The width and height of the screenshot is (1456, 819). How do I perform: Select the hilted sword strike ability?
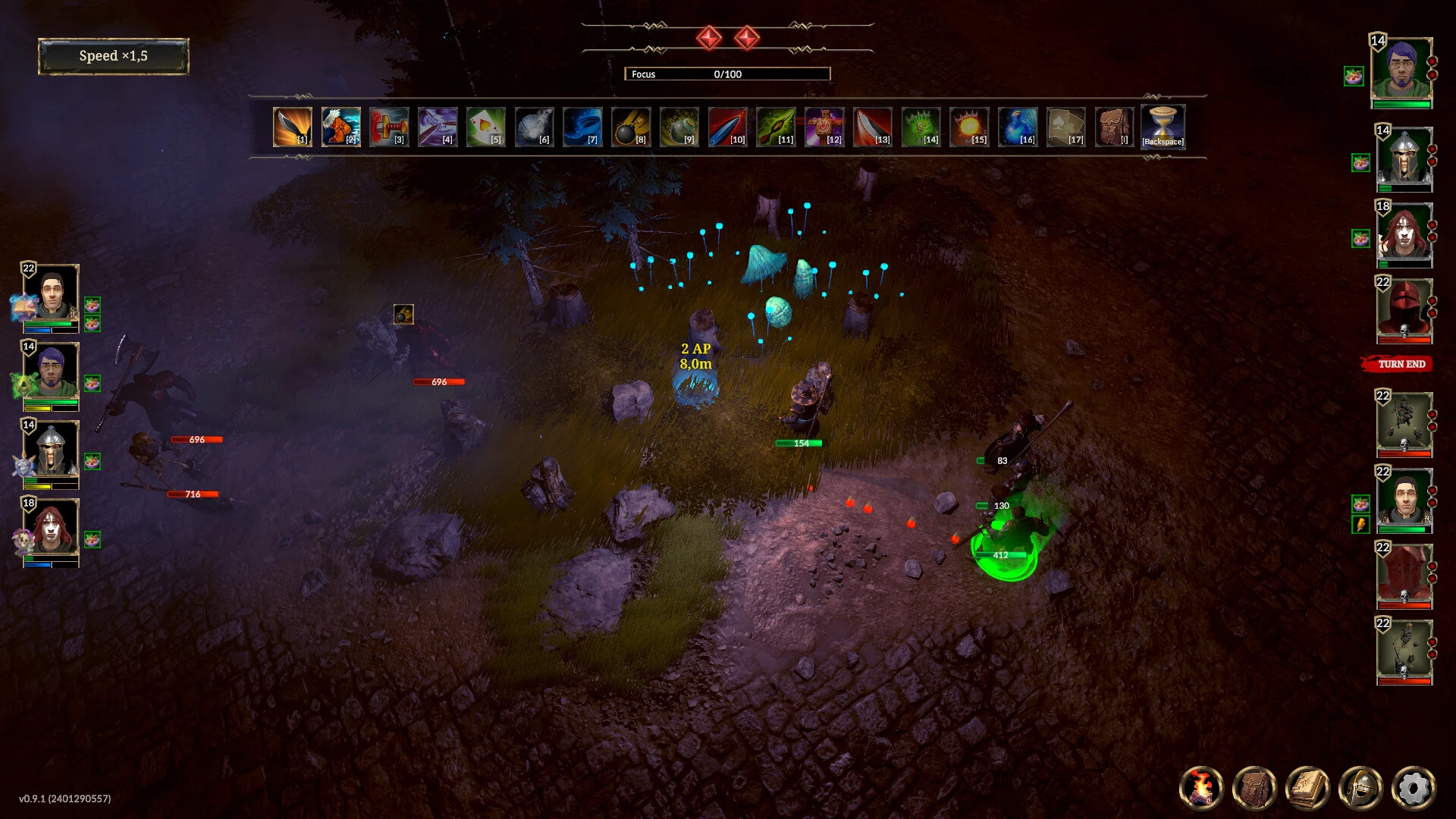389,126
